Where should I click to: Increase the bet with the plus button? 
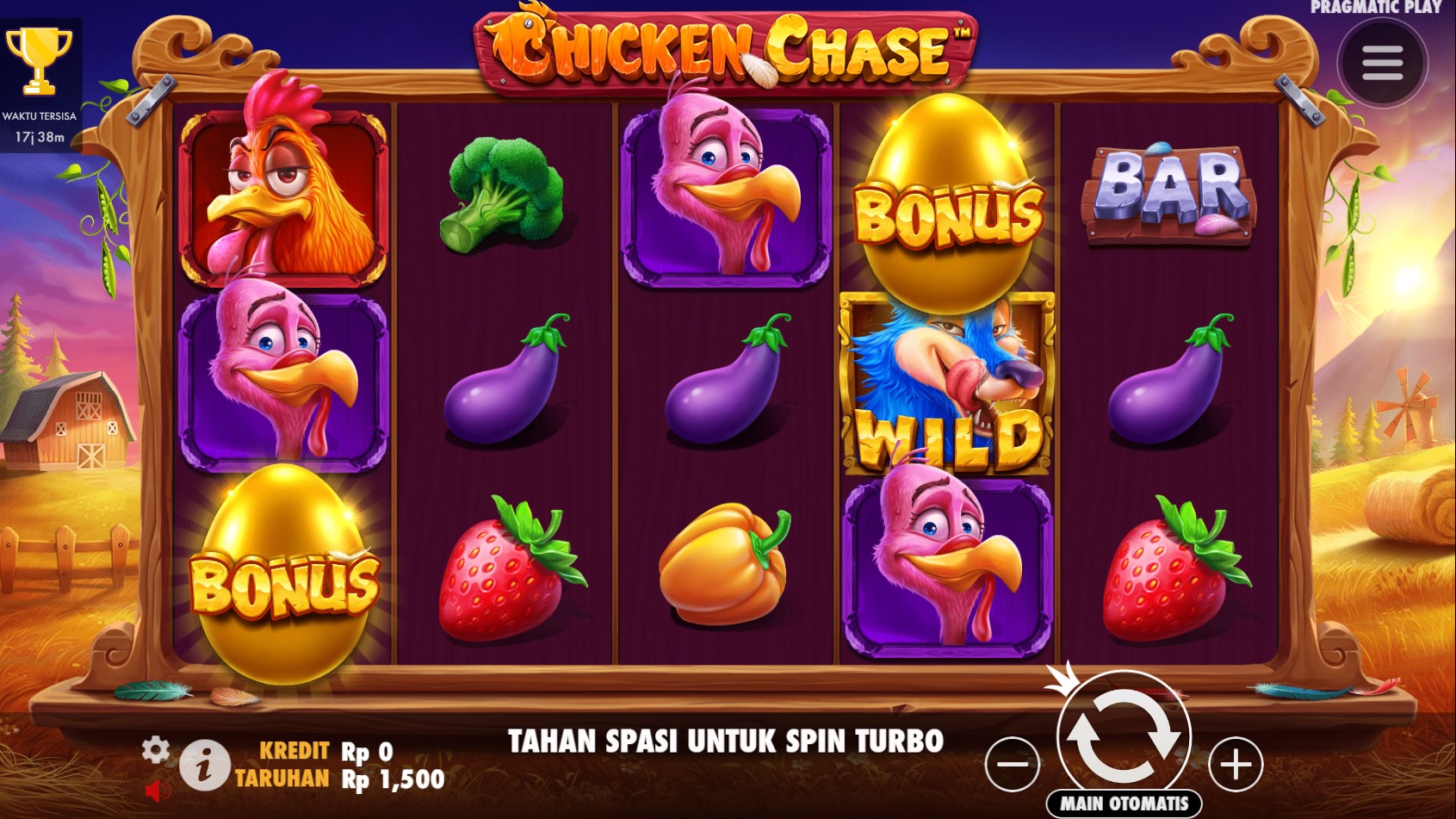[x=1236, y=764]
